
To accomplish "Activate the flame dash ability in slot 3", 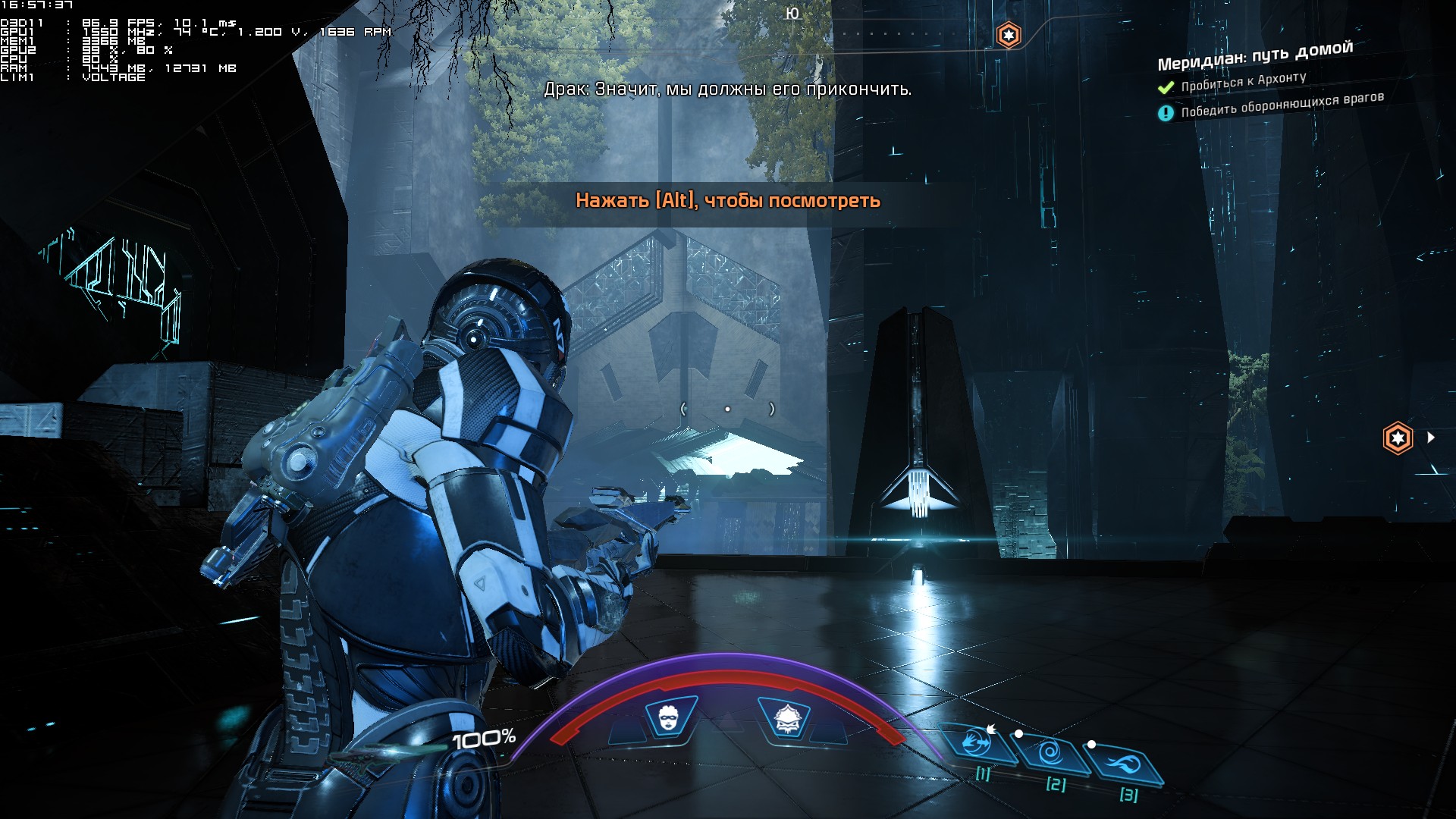I will coord(1124,763).
